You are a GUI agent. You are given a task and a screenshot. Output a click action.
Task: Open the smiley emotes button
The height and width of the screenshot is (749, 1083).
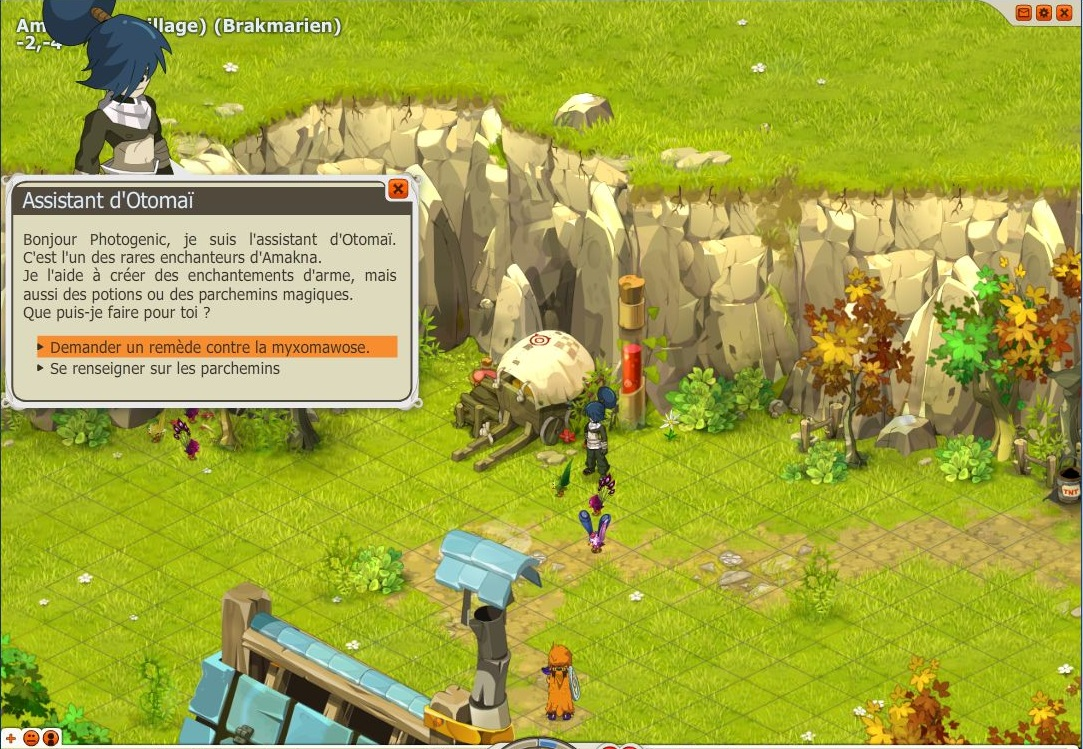(x=31, y=738)
